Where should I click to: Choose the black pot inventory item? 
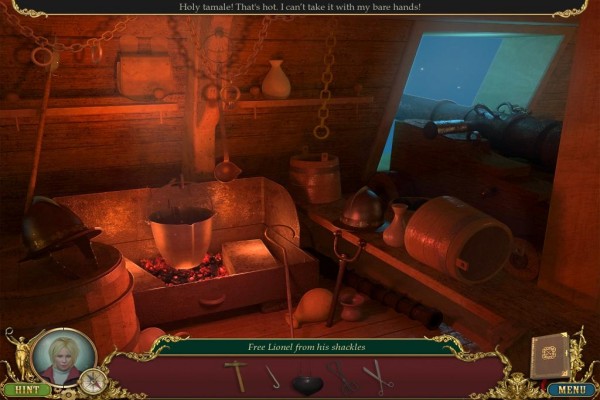point(307,381)
